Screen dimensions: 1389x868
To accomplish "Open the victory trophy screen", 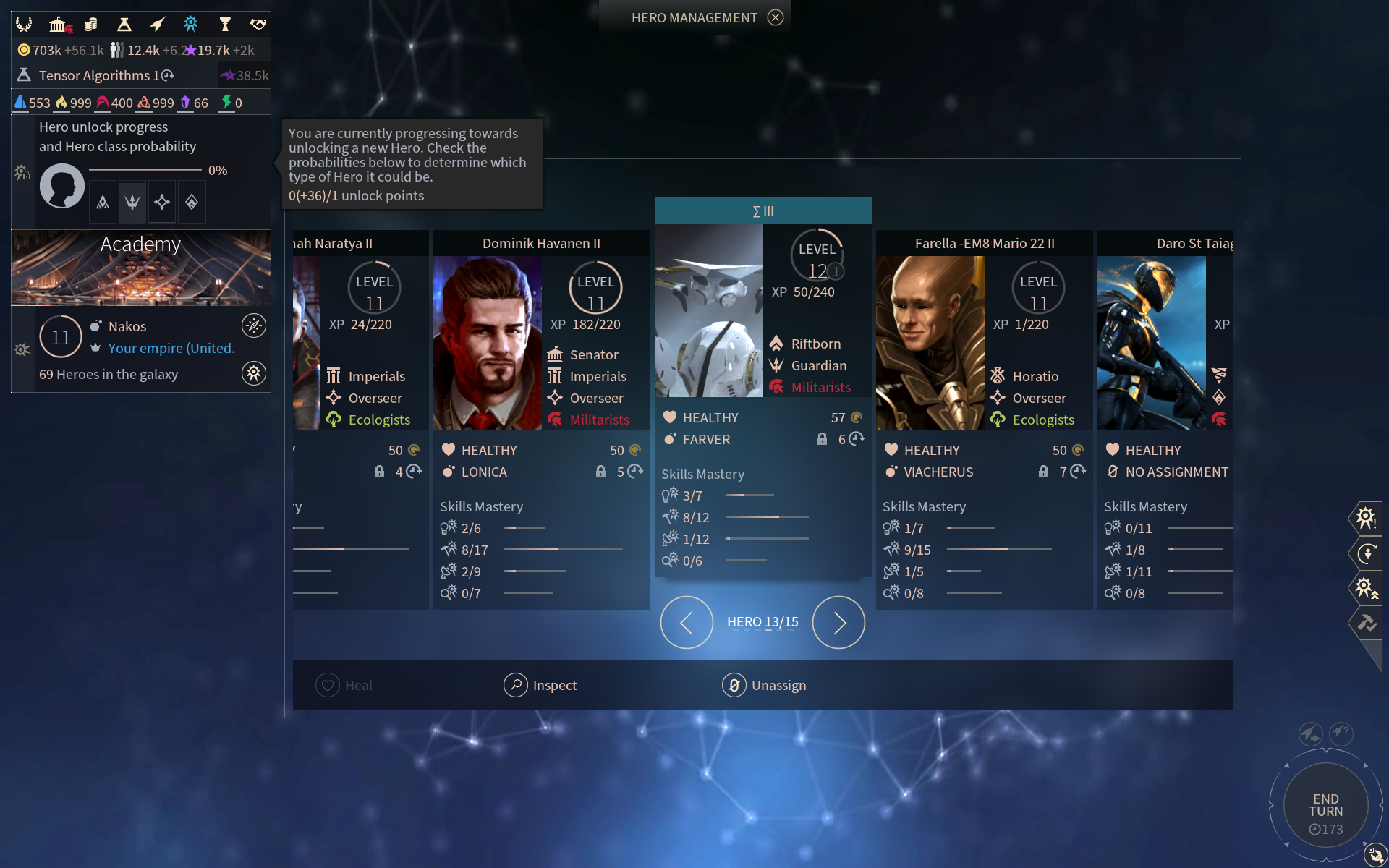I will [225, 25].
